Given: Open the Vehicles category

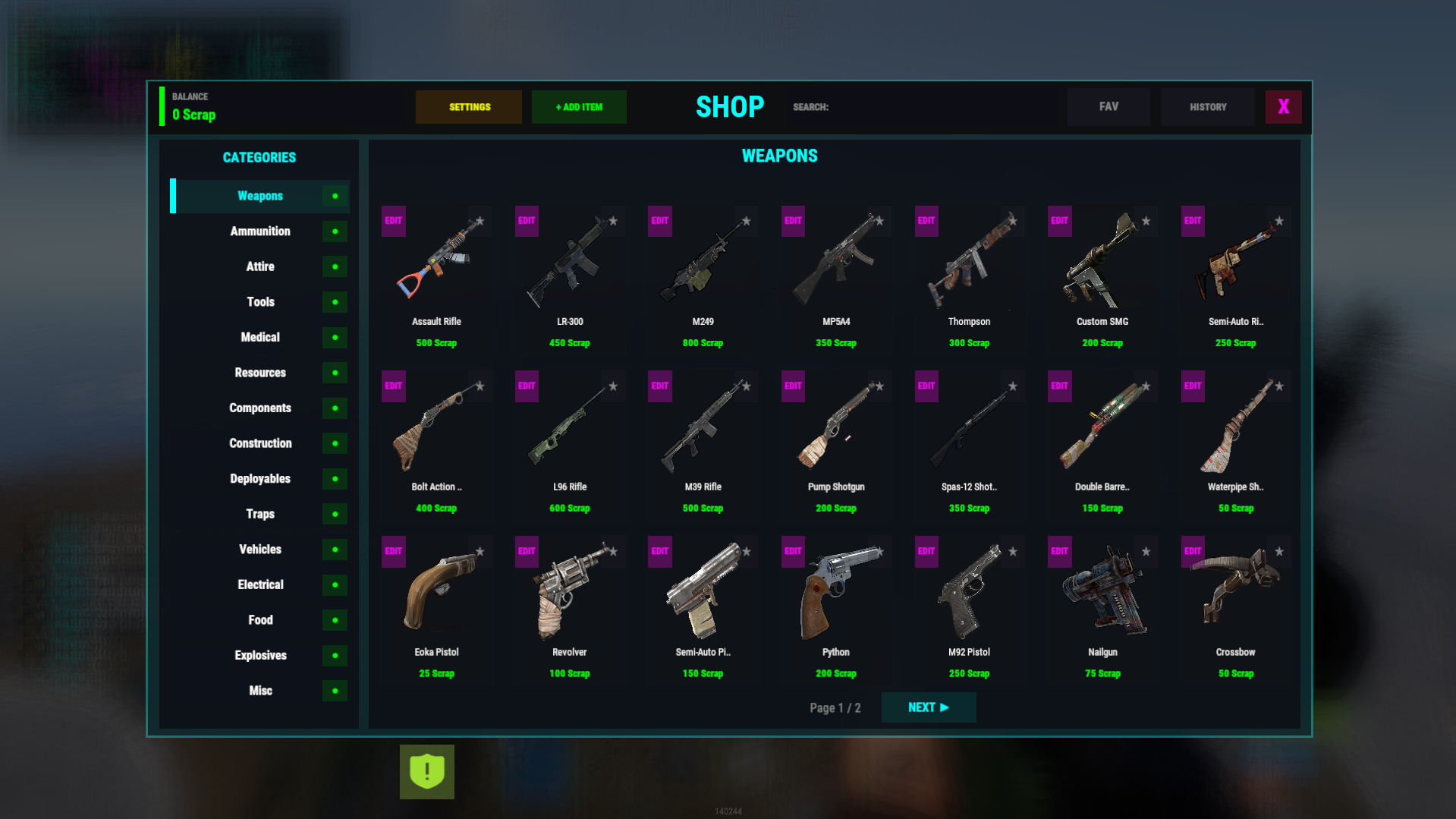Looking at the screenshot, I should pyautogui.click(x=260, y=550).
